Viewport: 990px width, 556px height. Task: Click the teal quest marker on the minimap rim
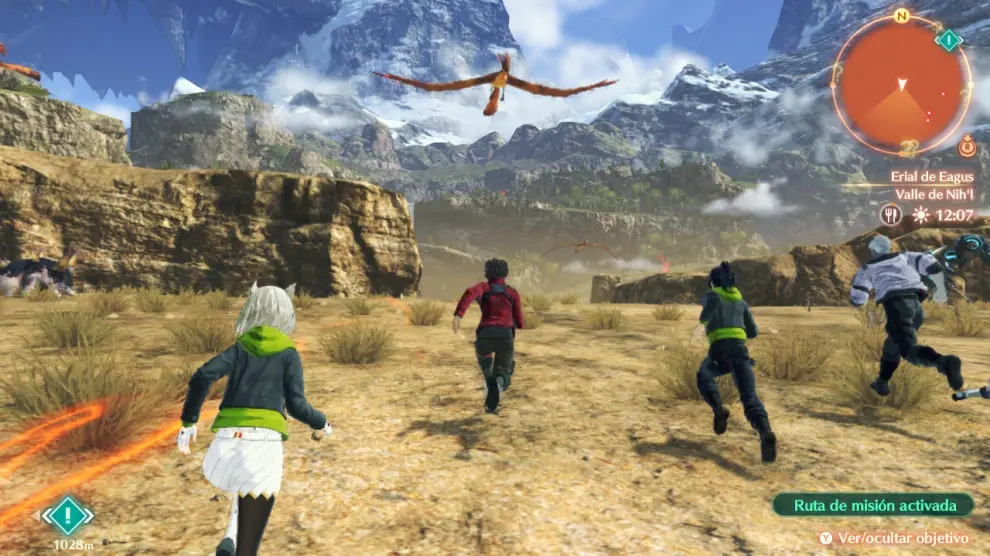coord(948,40)
